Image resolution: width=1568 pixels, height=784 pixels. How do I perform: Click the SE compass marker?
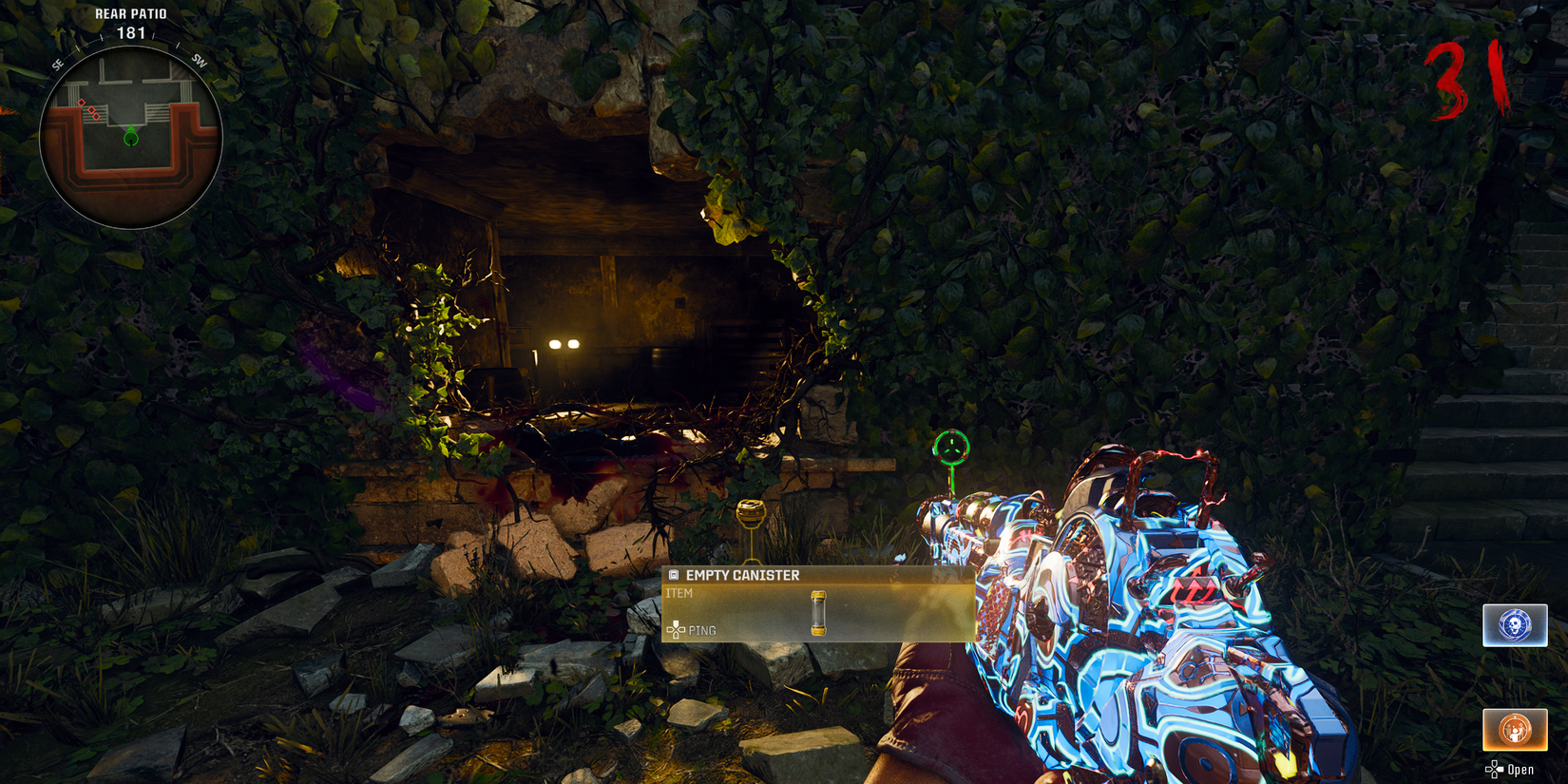click(x=60, y=63)
